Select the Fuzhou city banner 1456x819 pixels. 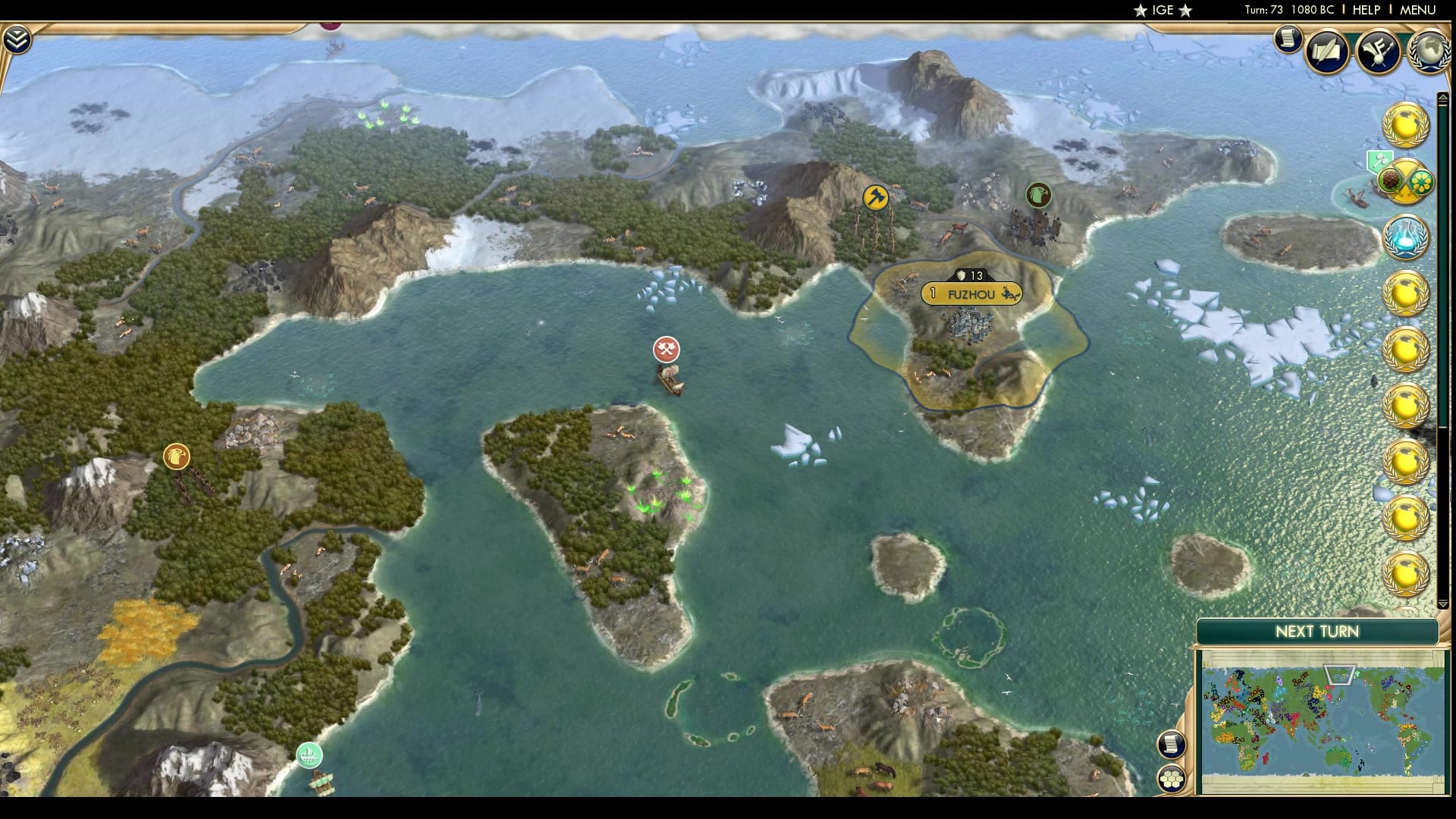tap(972, 294)
